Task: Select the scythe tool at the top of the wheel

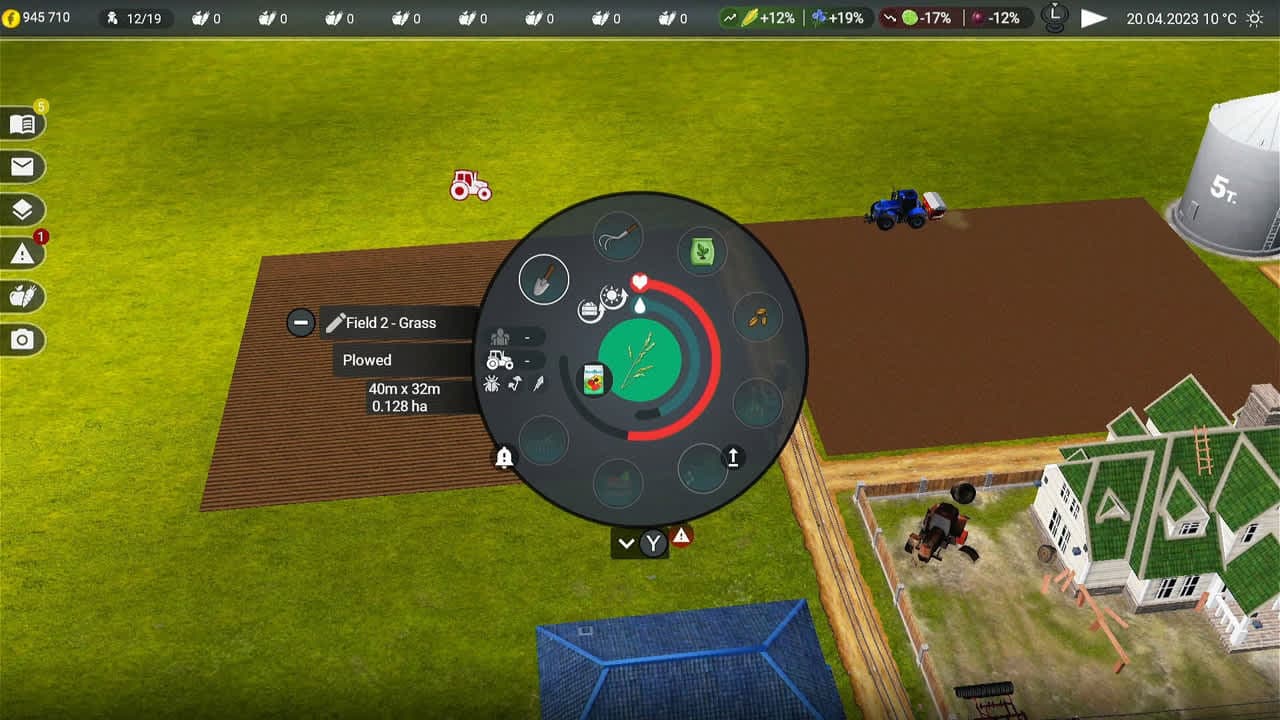Action: [x=618, y=237]
